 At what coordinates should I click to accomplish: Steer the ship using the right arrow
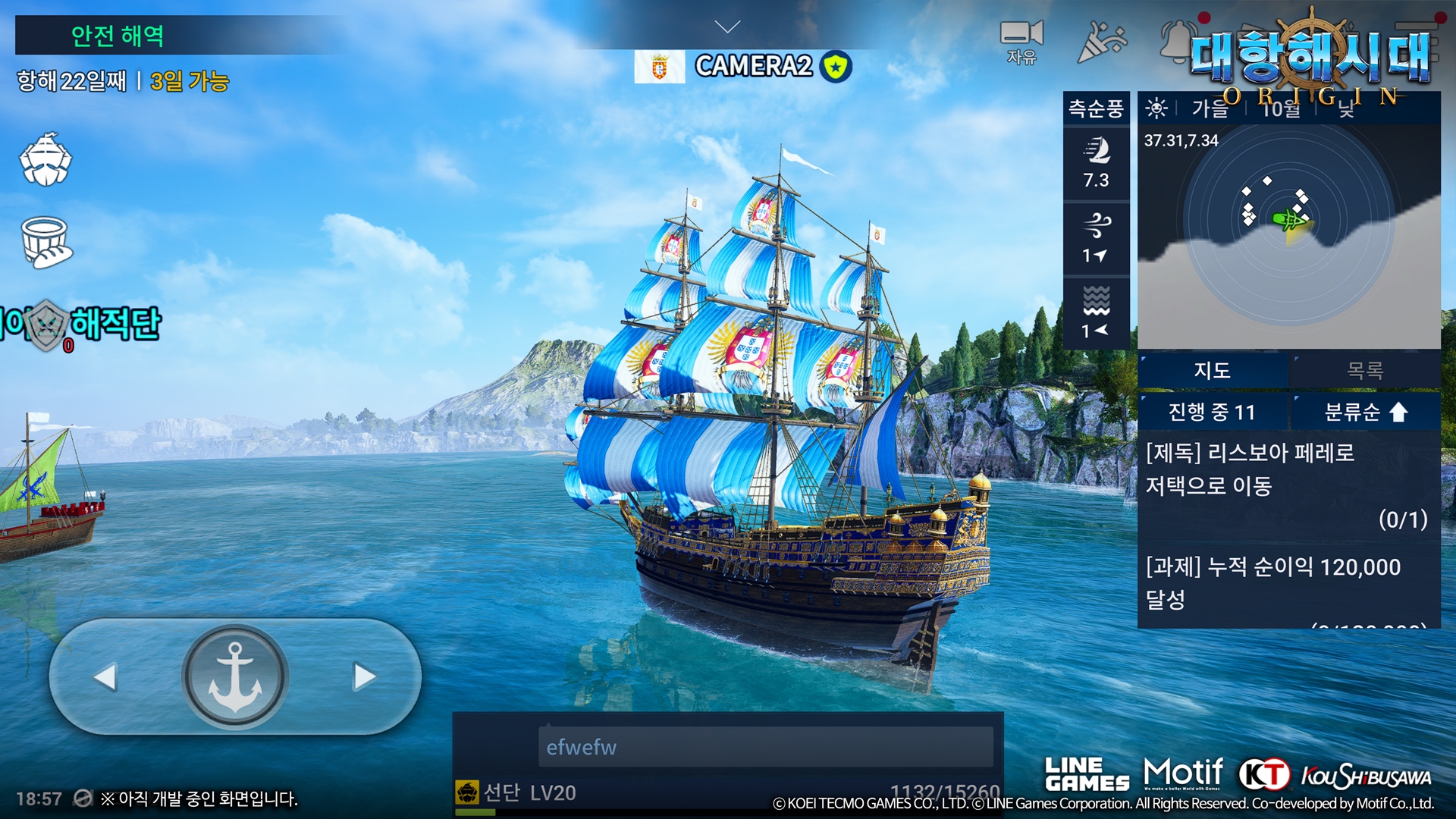pyautogui.click(x=365, y=677)
